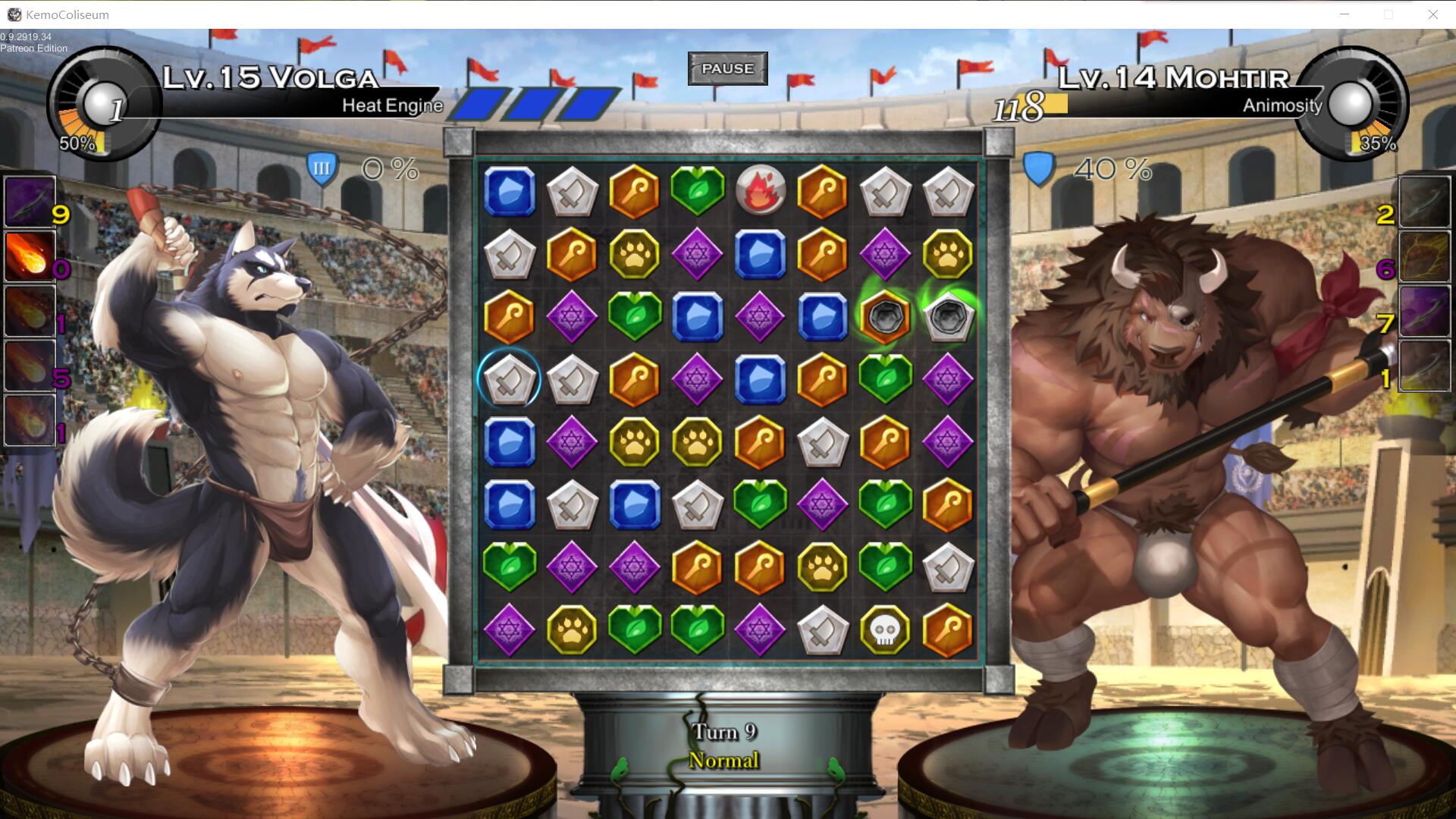1456x819 pixels.
Task: Activate the bright fireball skill showing 0
Action: [x=30, y=256]
